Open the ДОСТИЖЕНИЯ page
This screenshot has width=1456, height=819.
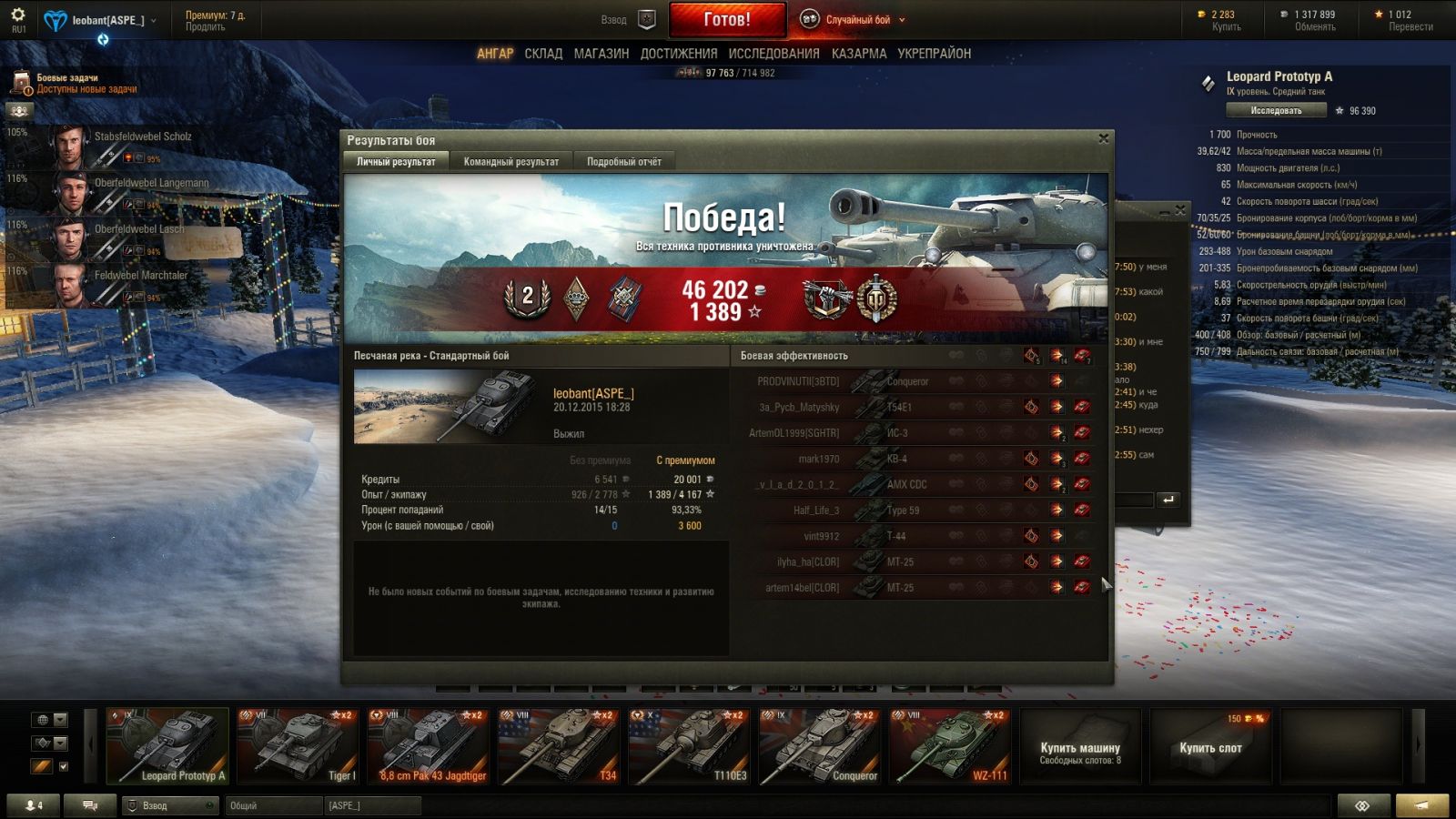pyautogui.click(x=678, y=54)
